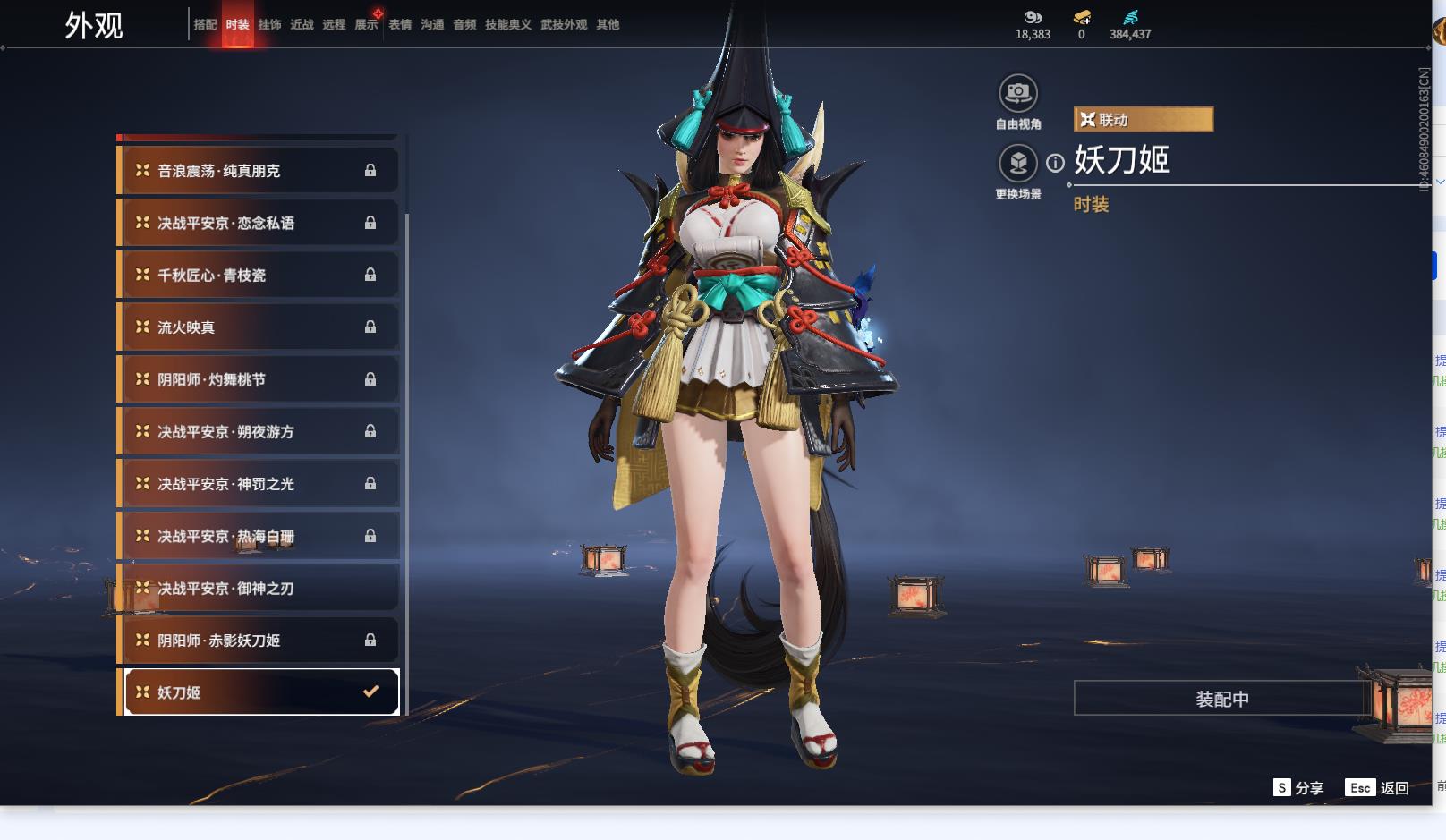The width and height of the screenshot is (1446, 840).
Task: Click the 装配中 equip button
Action: [1221, 699]
